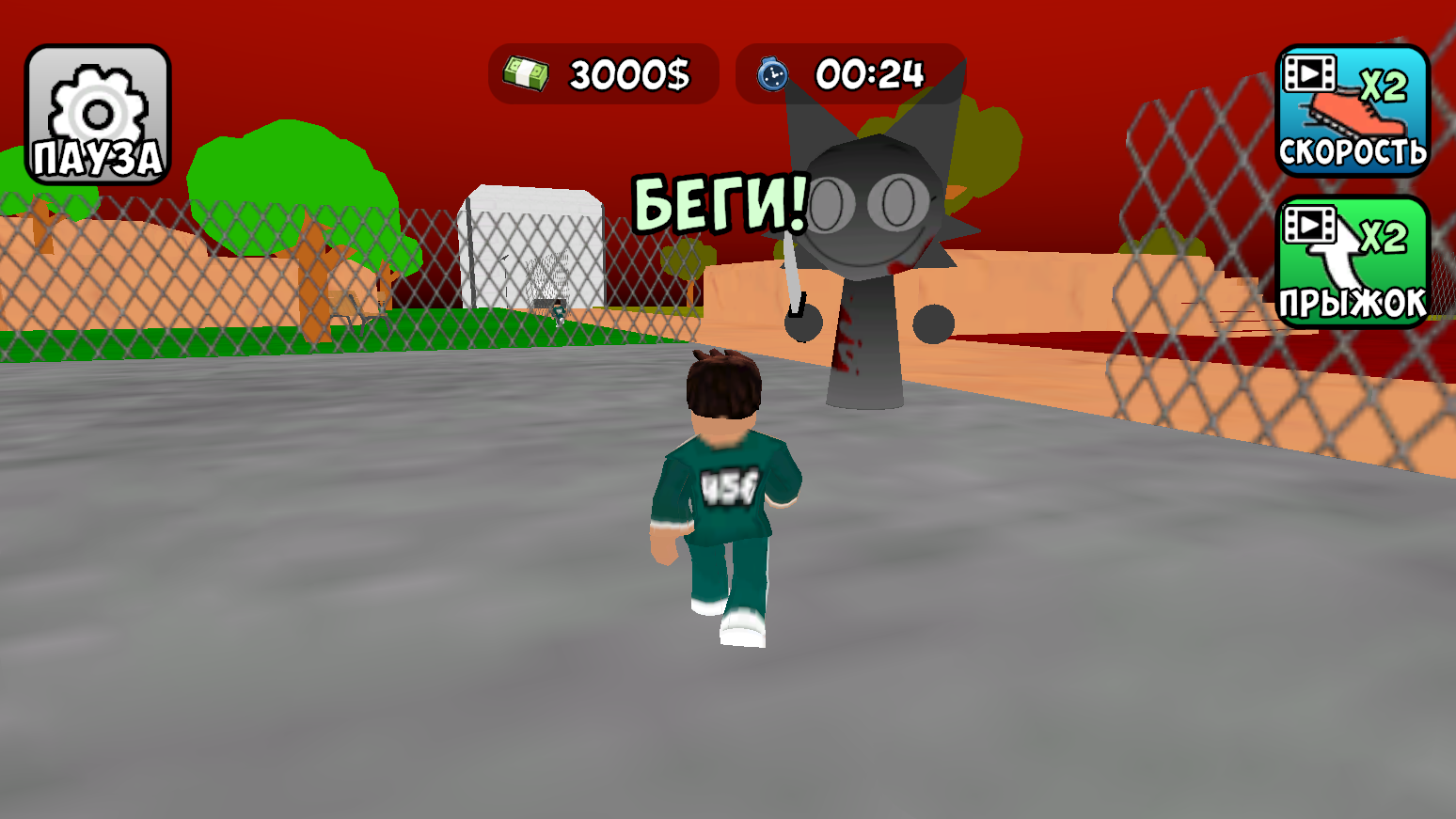Click the video ad icon on СКОРОСТЬ button

click(1309, 73)
